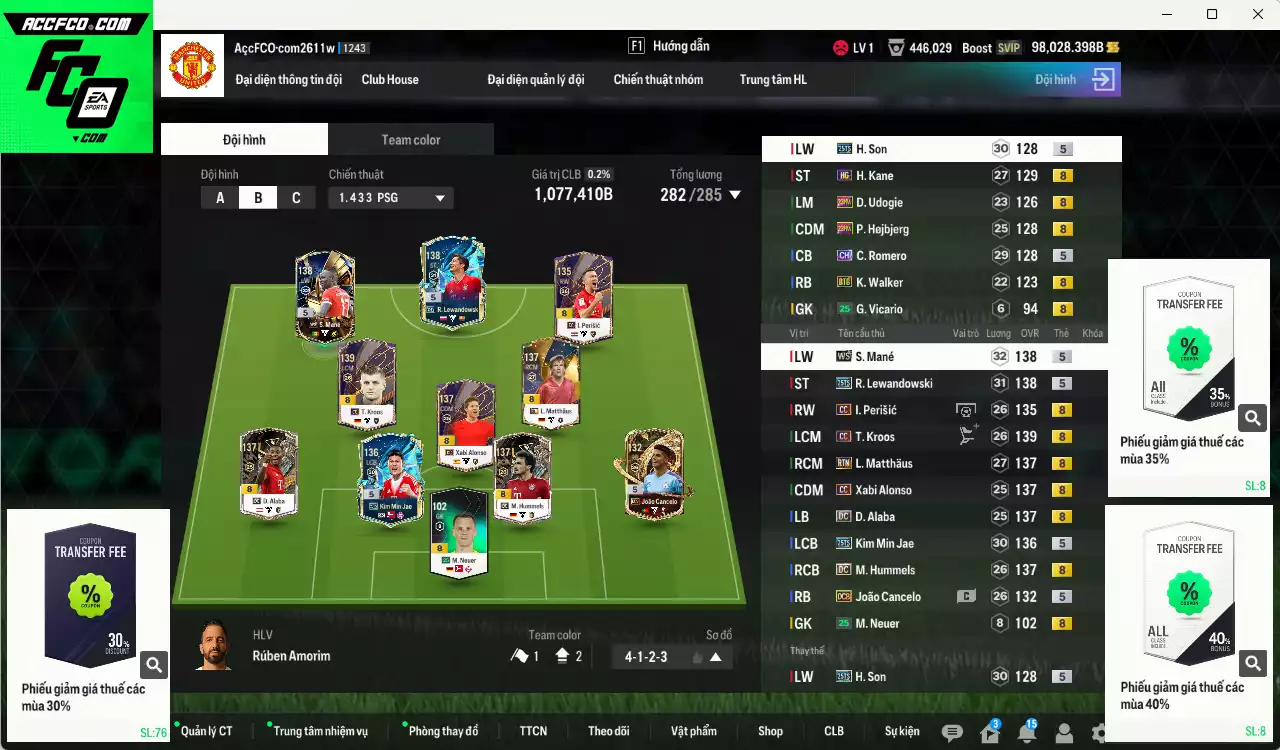Click the camera/goal icon beside I. Perišić
This screenshot has width=1280, height=750.
(965, 409)
